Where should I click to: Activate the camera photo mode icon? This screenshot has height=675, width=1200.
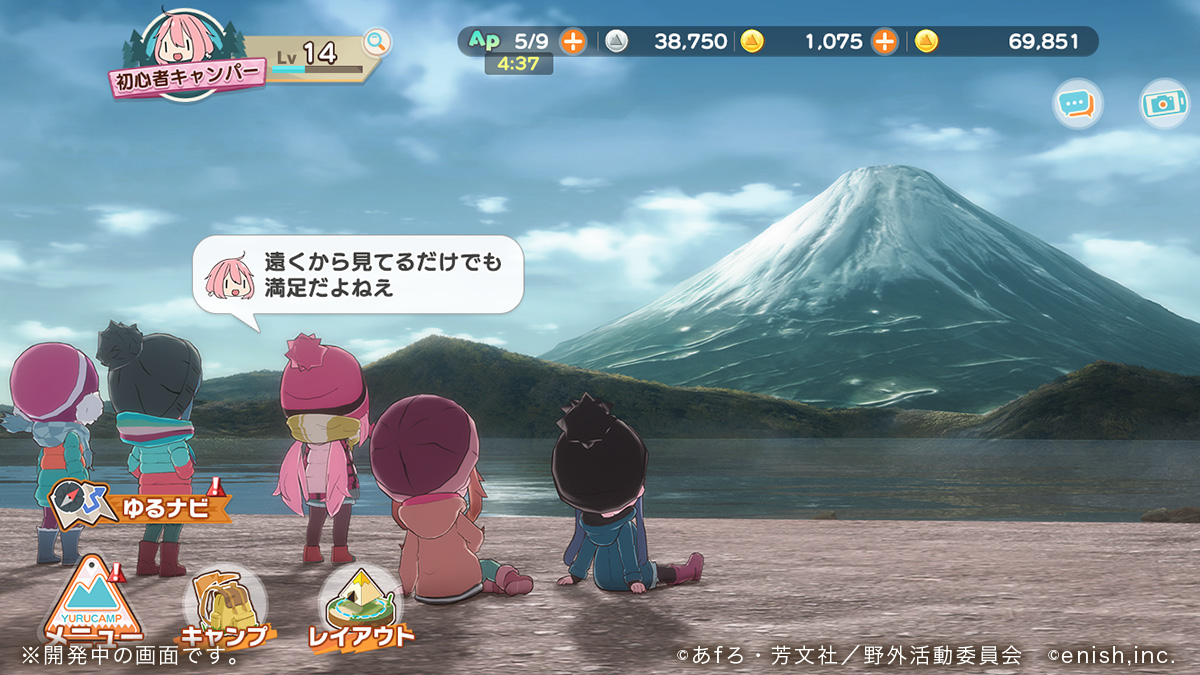(1164, 103)
